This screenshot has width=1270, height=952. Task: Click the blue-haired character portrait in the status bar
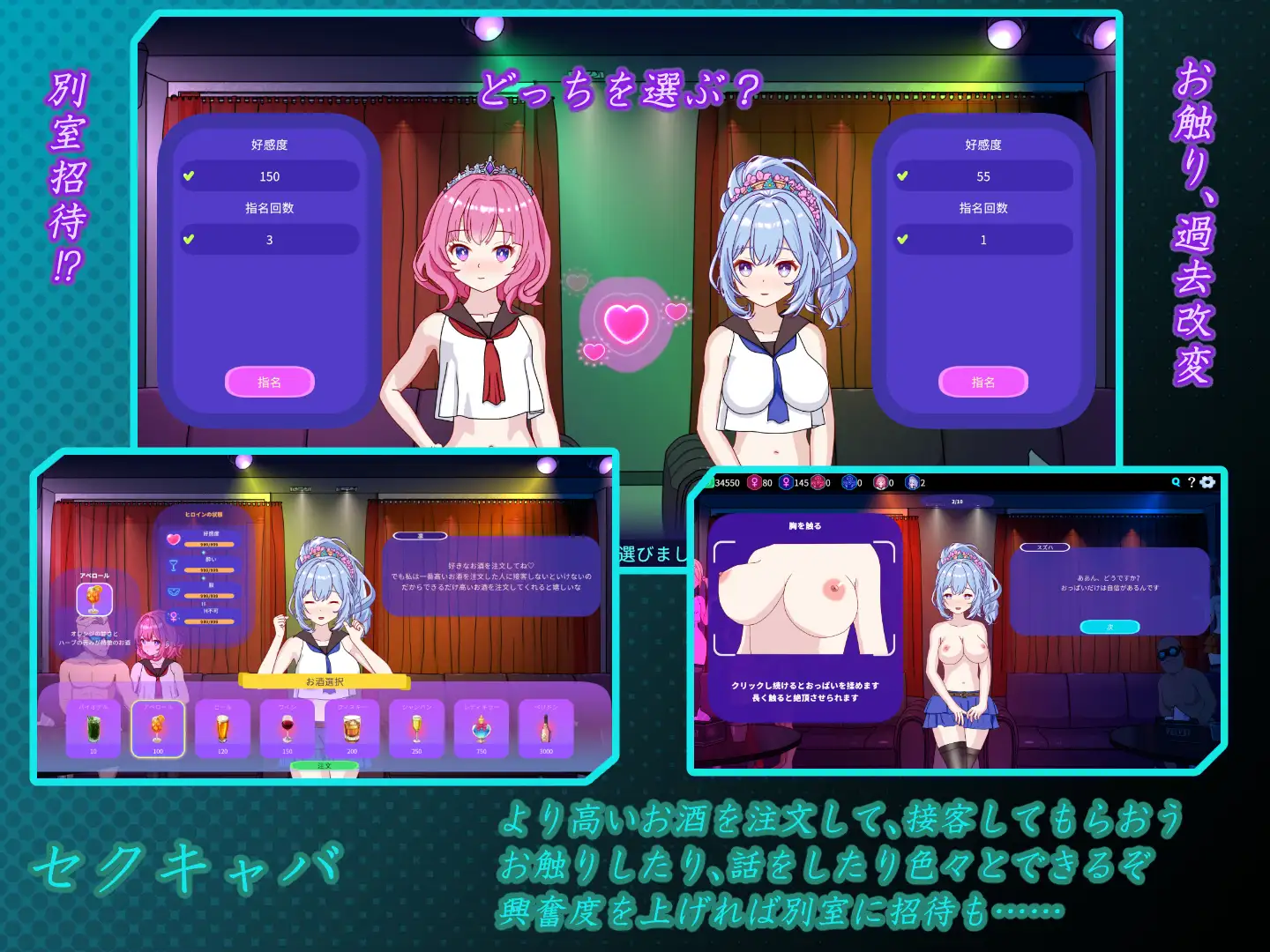point(912,480)
